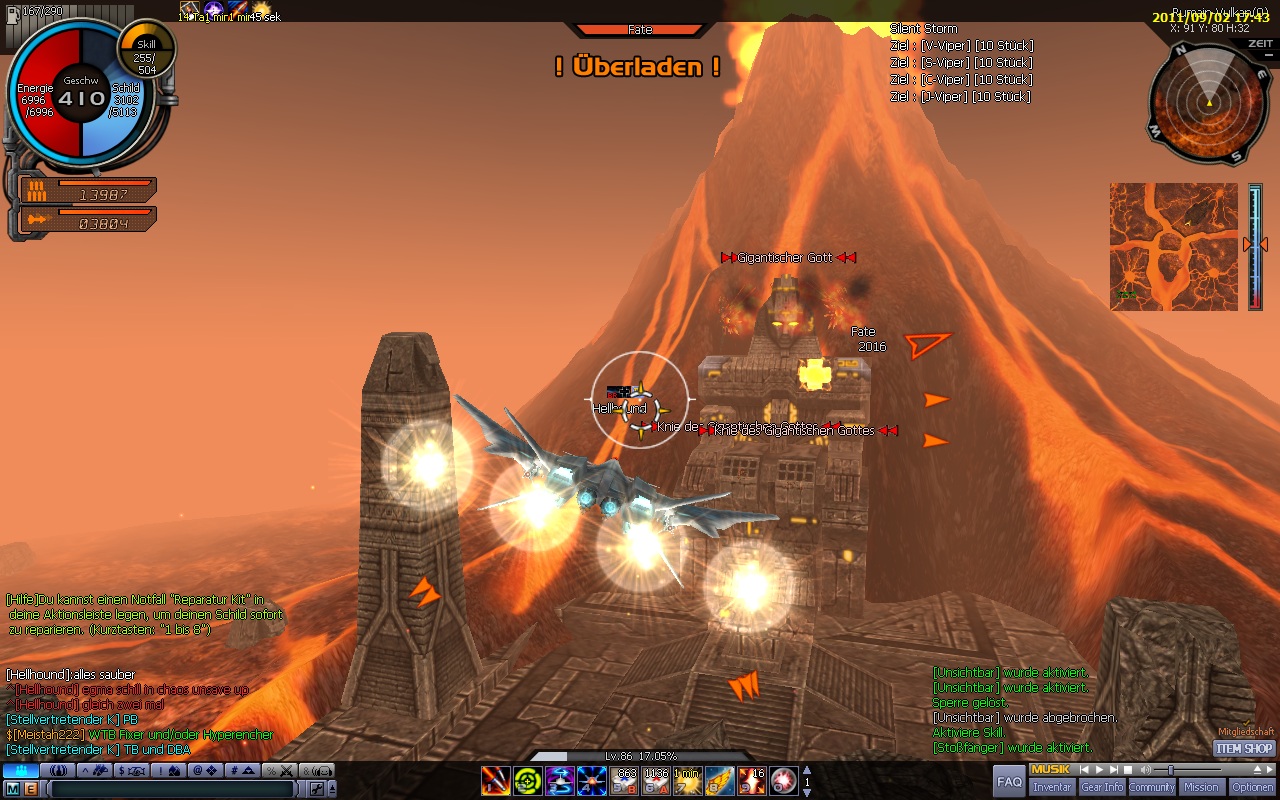1280x800 pixels.
Task: Show the Gear Info window
Action: point(1101,787)
